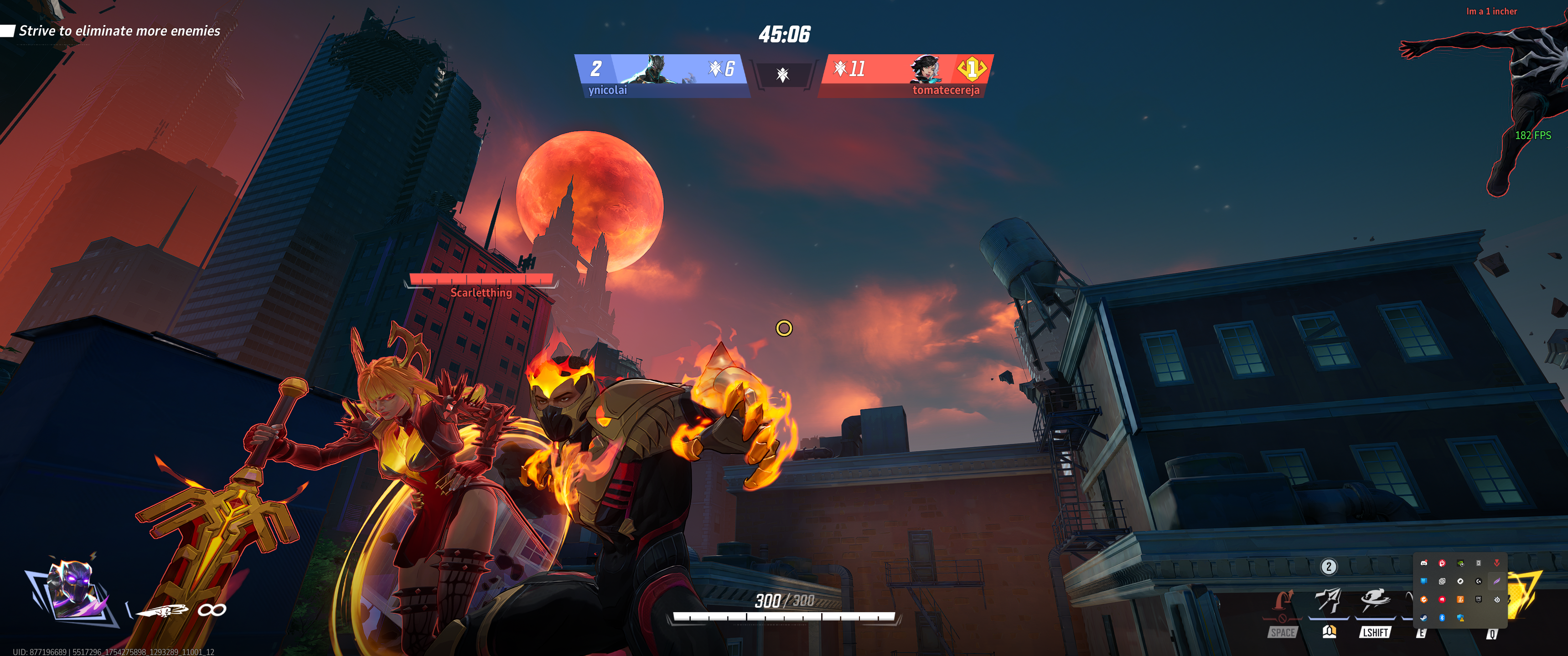Click the match mode emblem between scores
1568x656 pixels.
click(x=783, y=75)
